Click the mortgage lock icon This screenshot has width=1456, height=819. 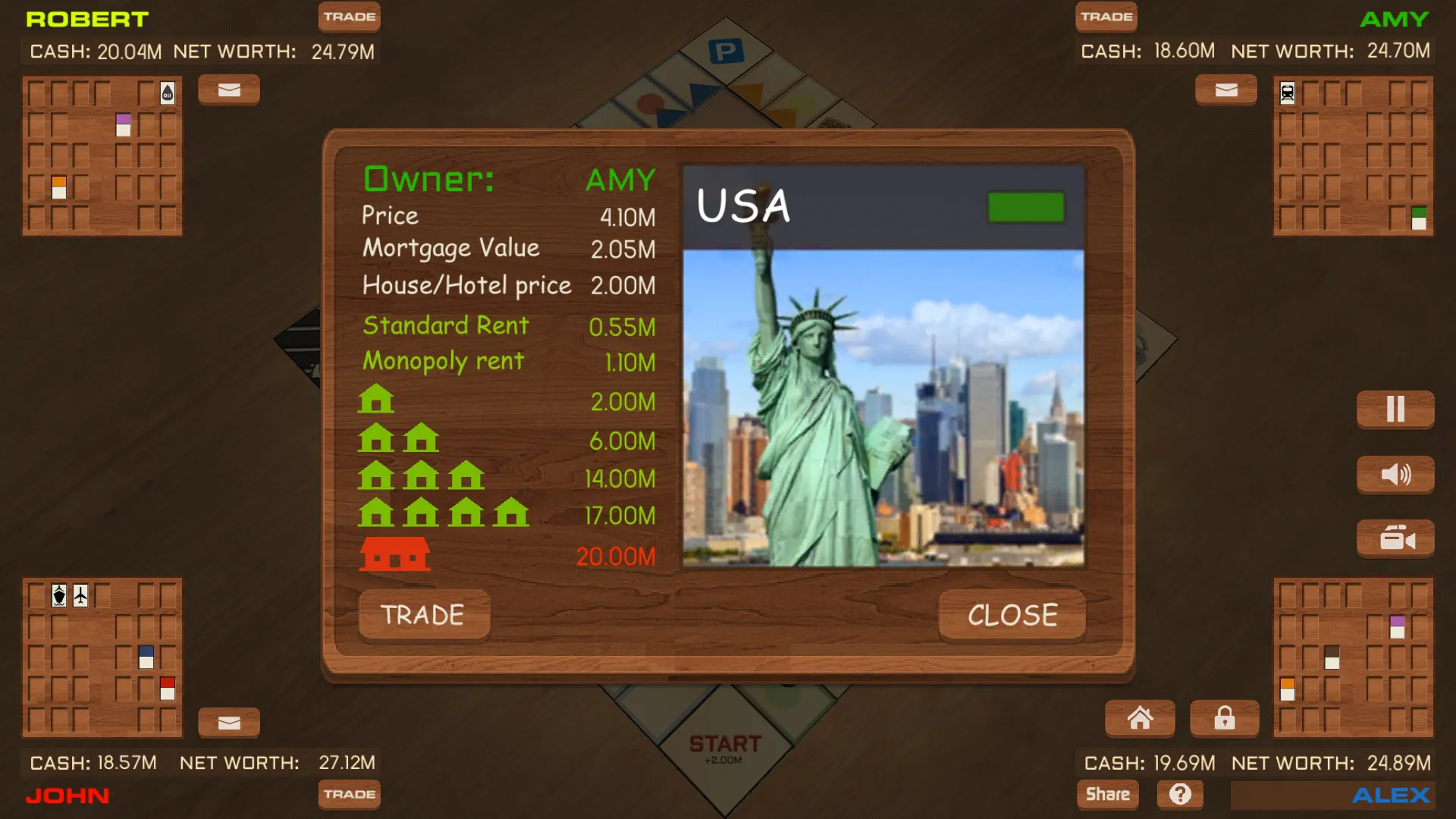(1224, 718)
